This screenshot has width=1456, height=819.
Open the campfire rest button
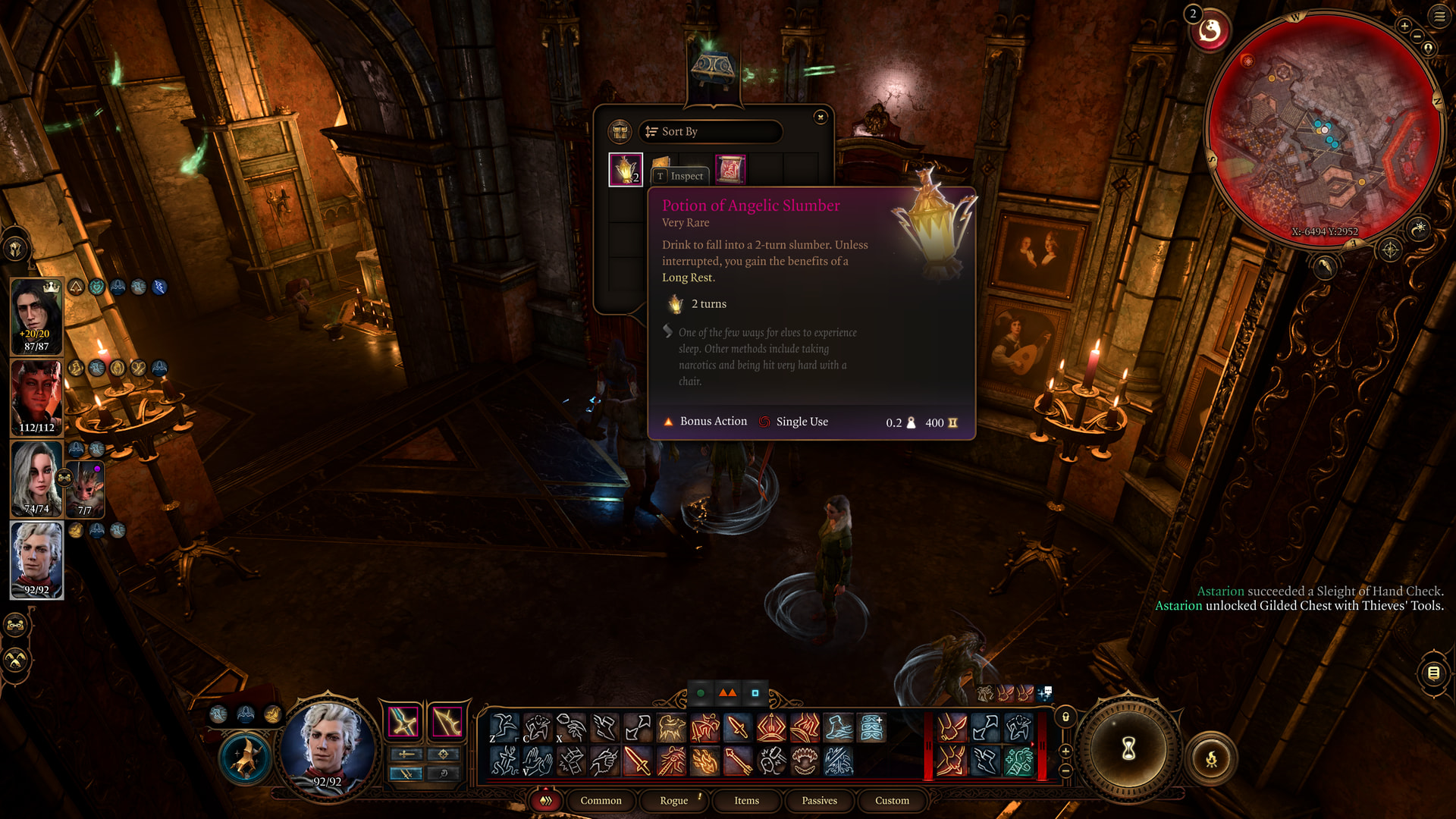1211,758
